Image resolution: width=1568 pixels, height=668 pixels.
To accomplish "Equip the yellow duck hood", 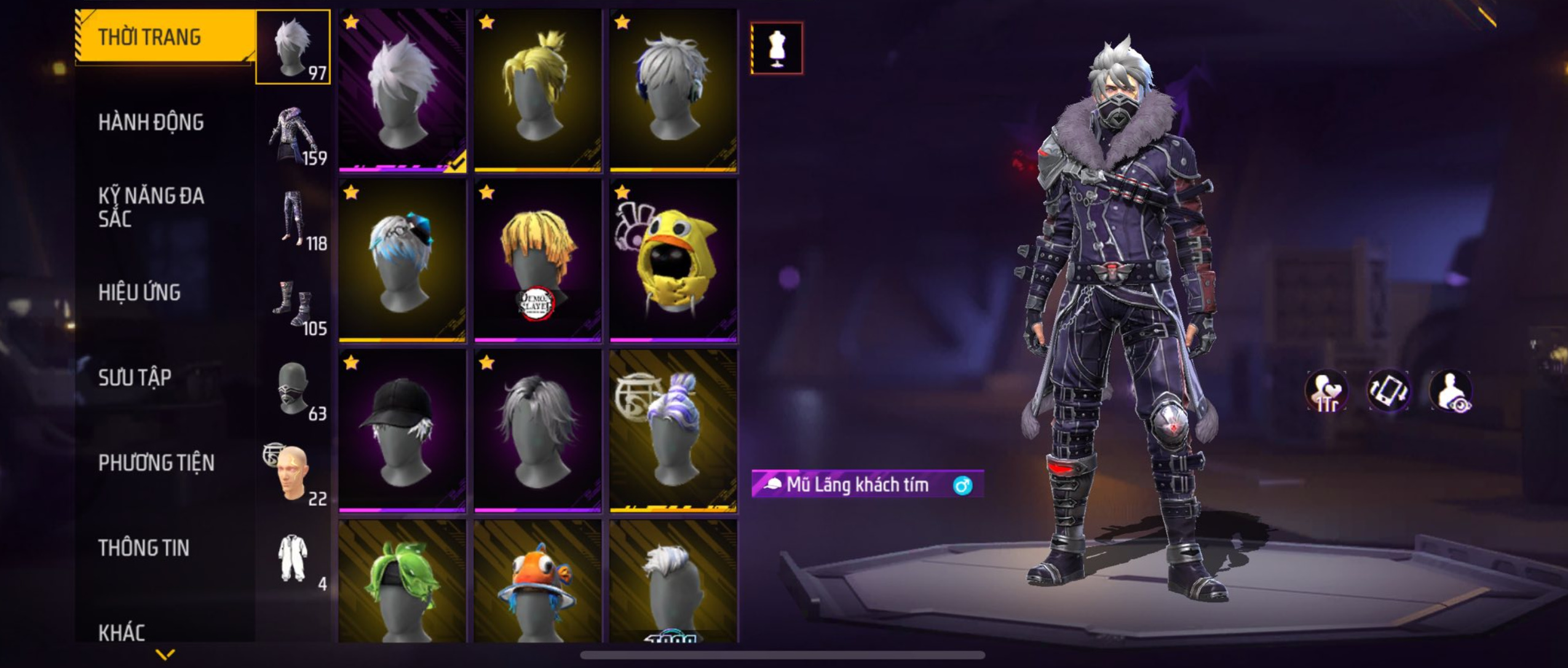I will [x=673, y=260].
